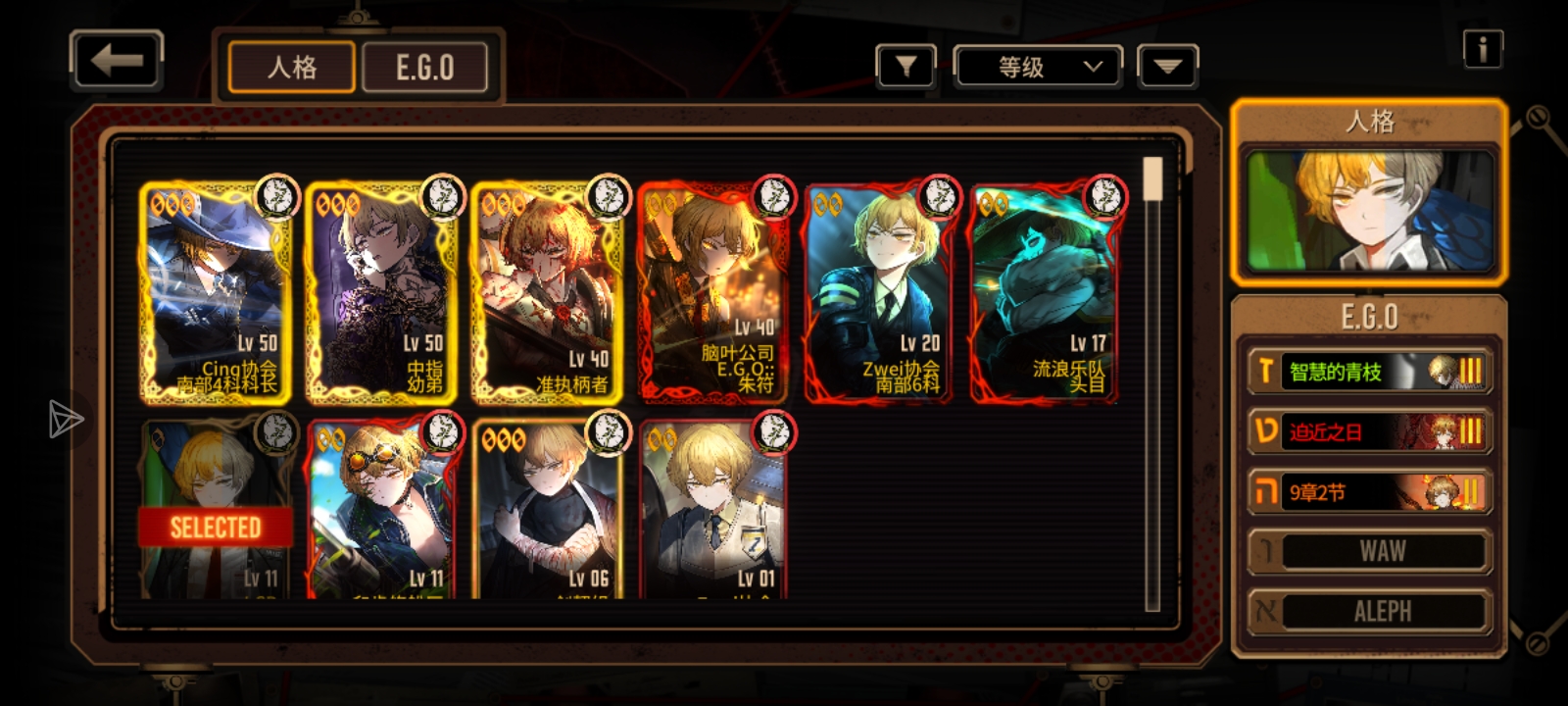Screen dimensions: 1568x706
Task: Go back with the arrow button
Action: tap(117, 61)
